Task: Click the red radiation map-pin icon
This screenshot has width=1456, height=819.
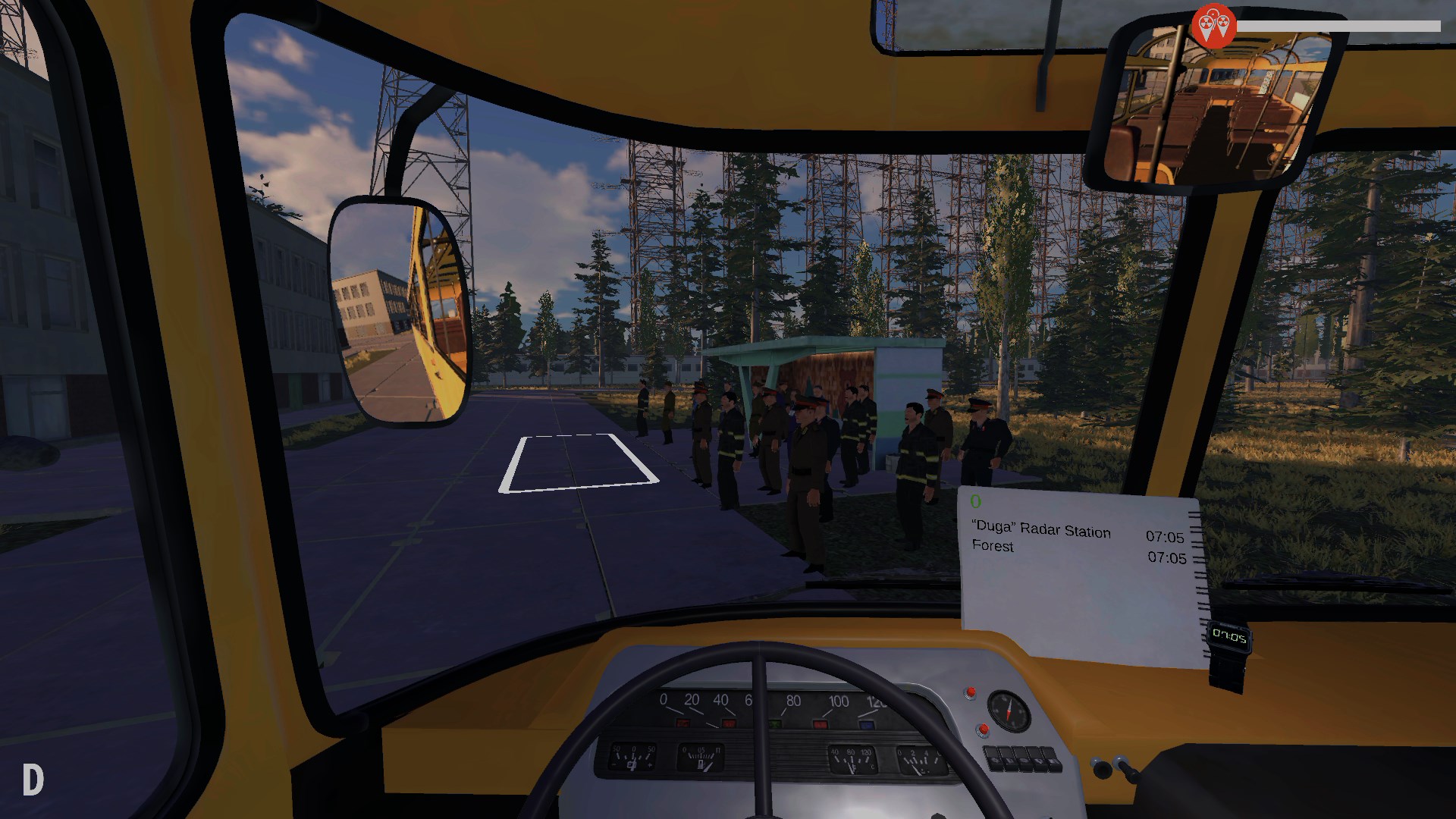Action: [x=1213, y=26]
